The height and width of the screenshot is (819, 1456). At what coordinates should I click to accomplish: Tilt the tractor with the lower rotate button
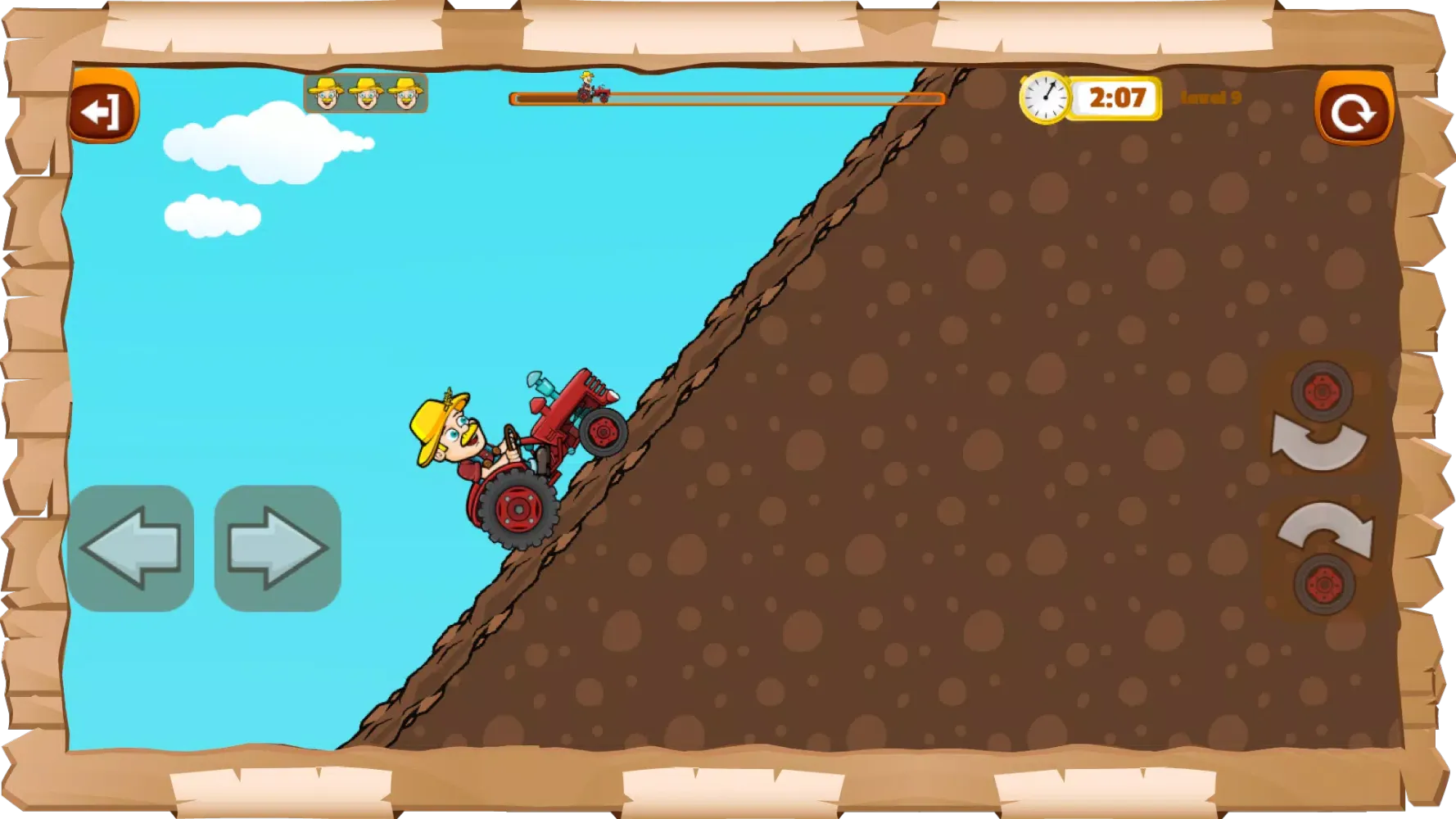[x=1323, y=557]
